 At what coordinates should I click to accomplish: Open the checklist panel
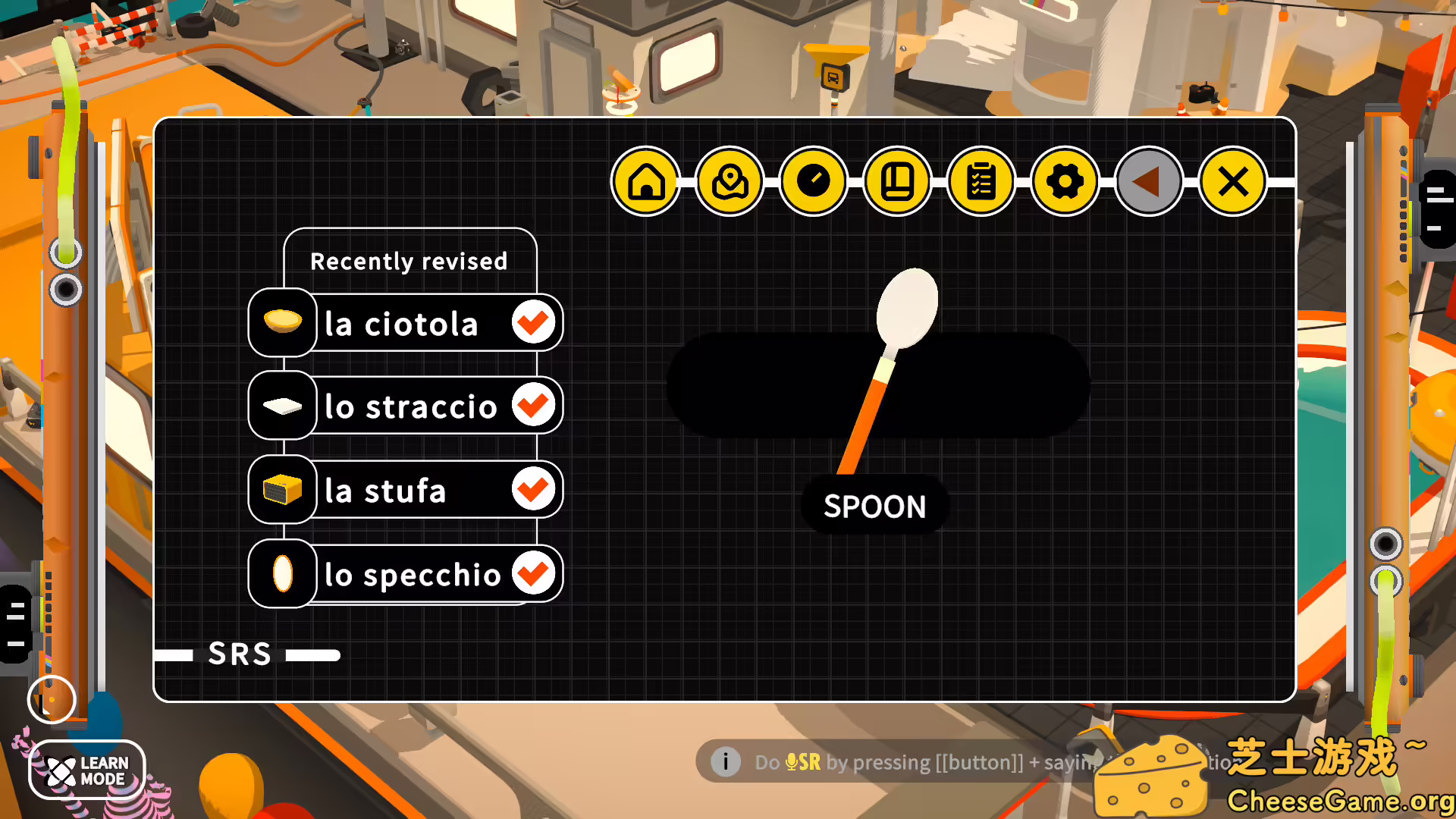coord(981,182)
